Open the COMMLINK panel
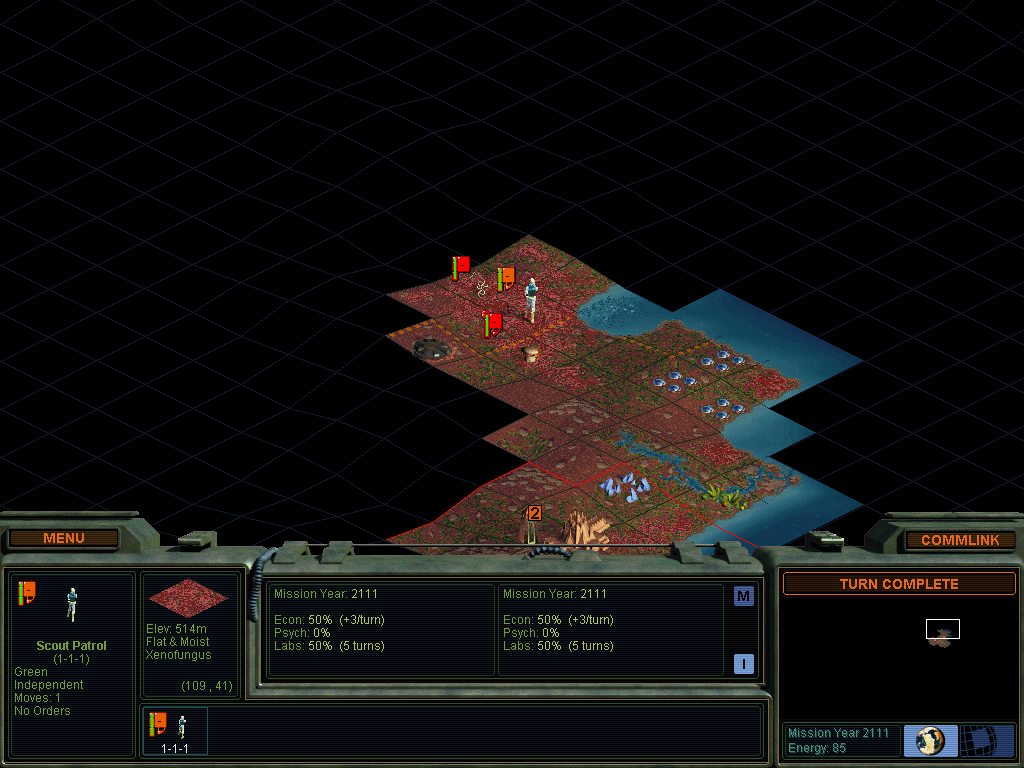The width and height of the screenshot is (1024, 768). (x=960, y=540)
